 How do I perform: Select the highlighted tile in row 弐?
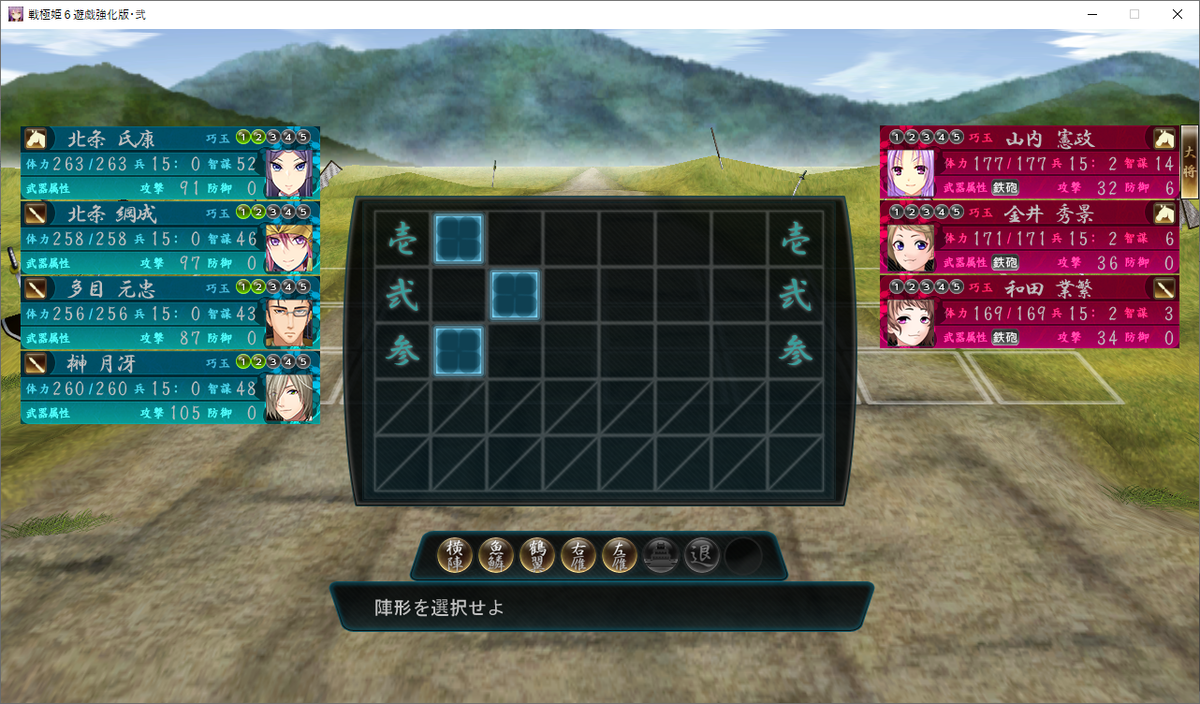[515, 295]
